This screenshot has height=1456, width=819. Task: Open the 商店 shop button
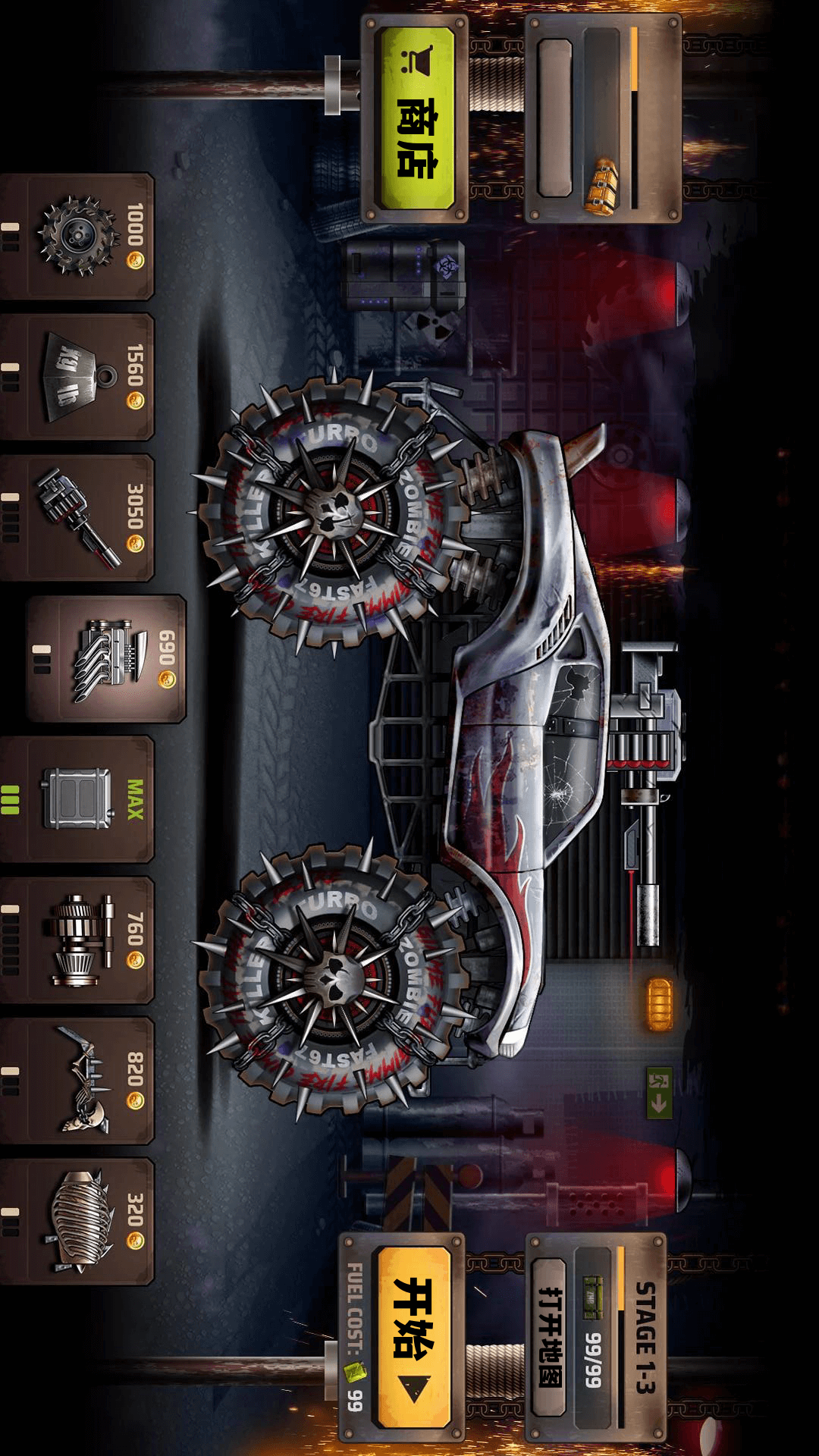click(416, 120)
